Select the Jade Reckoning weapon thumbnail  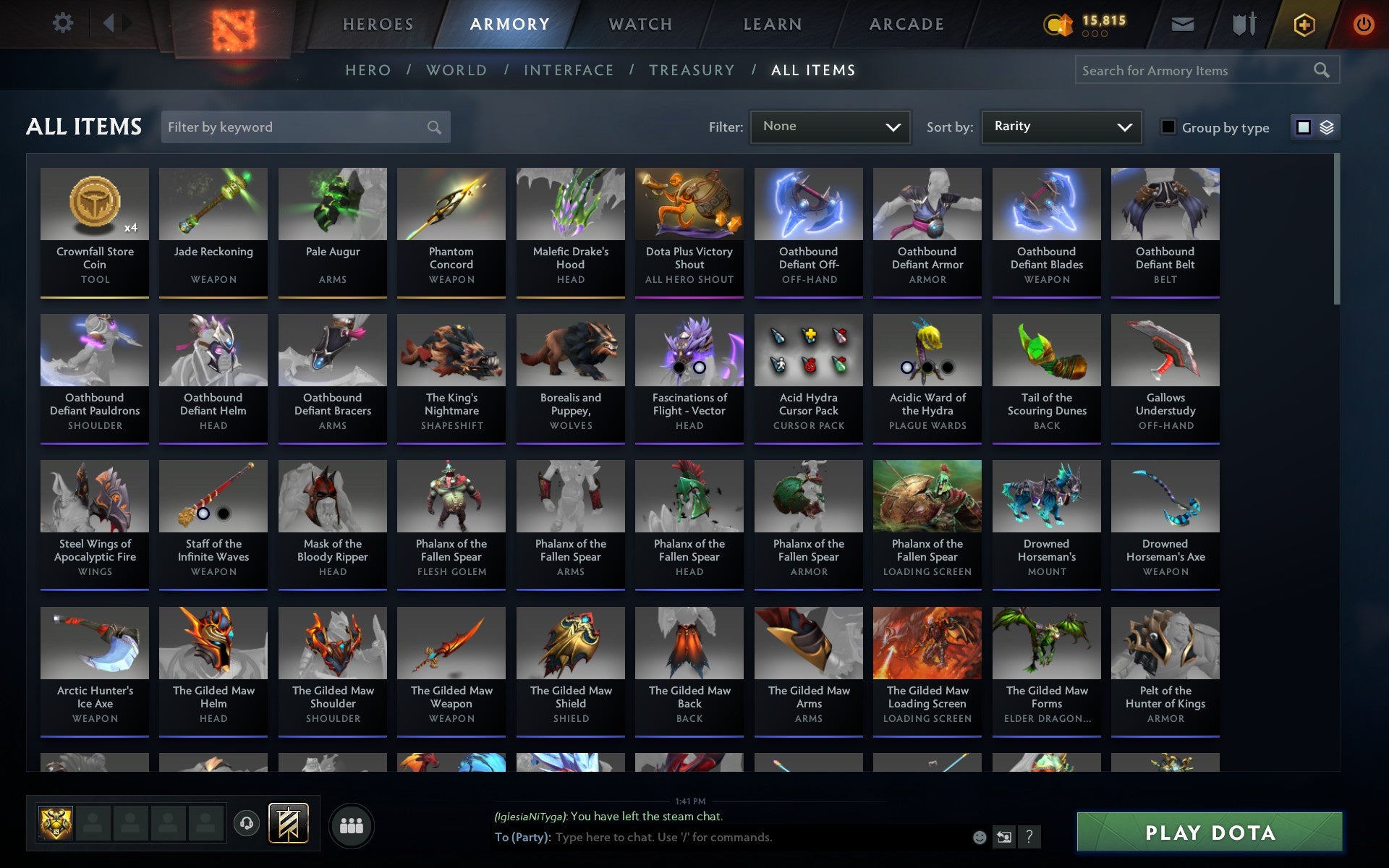click(213, 204)
